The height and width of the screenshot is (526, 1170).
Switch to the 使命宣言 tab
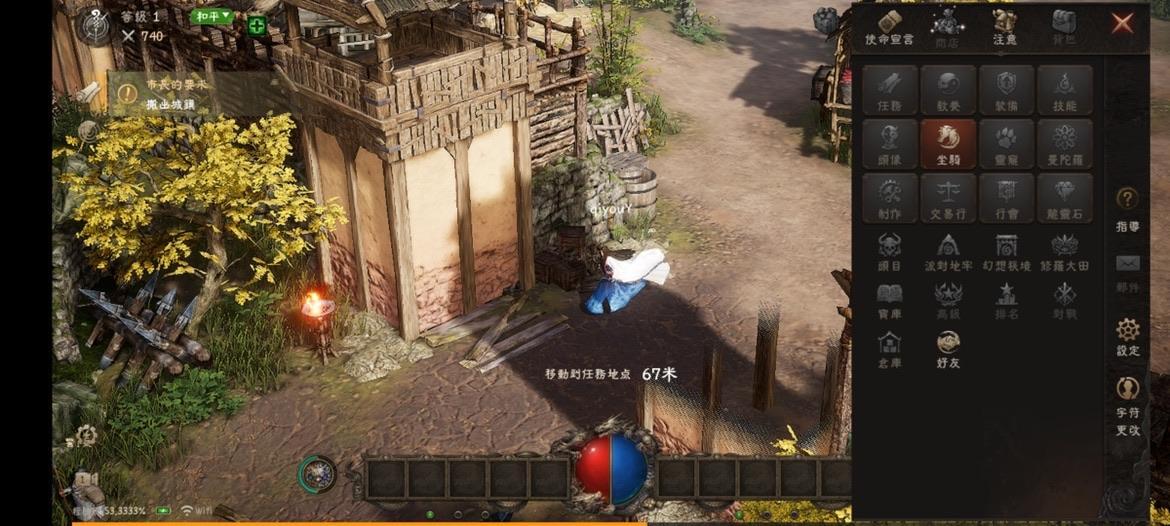click(x=889, y=28)
